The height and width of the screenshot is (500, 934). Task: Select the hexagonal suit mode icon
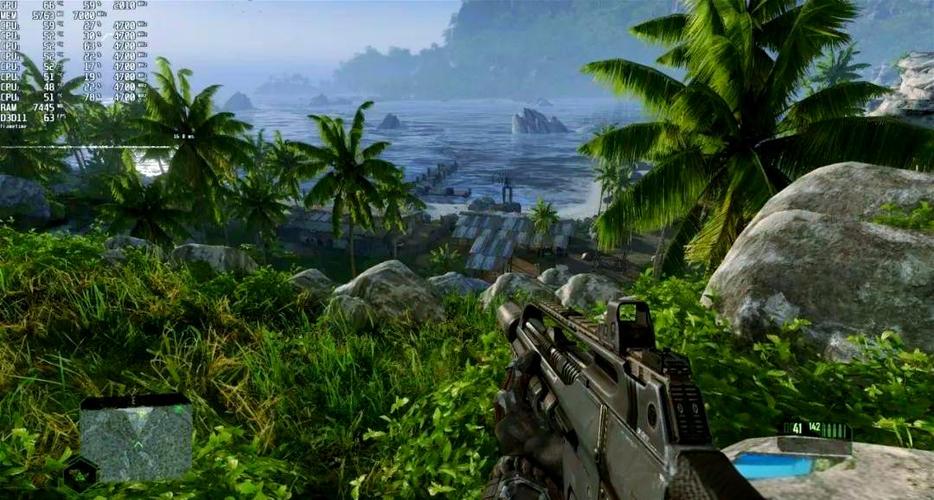tap(79, 473)
